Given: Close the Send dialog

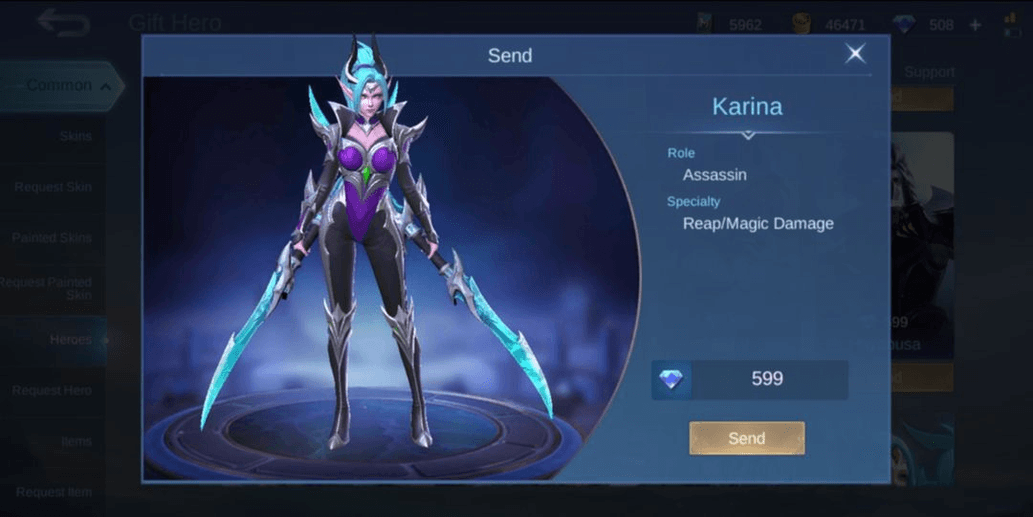Looking at the screenshot, I should tap(855, 54).
